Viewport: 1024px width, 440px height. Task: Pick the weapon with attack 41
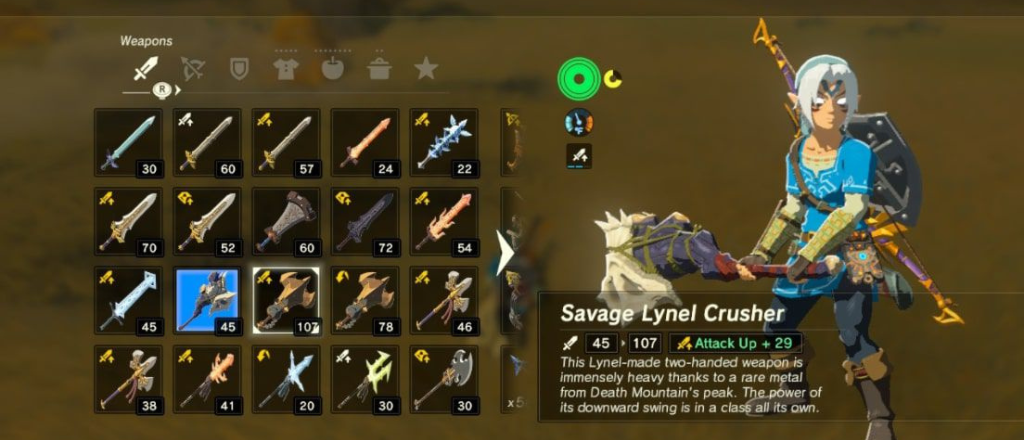coord(207,378)
